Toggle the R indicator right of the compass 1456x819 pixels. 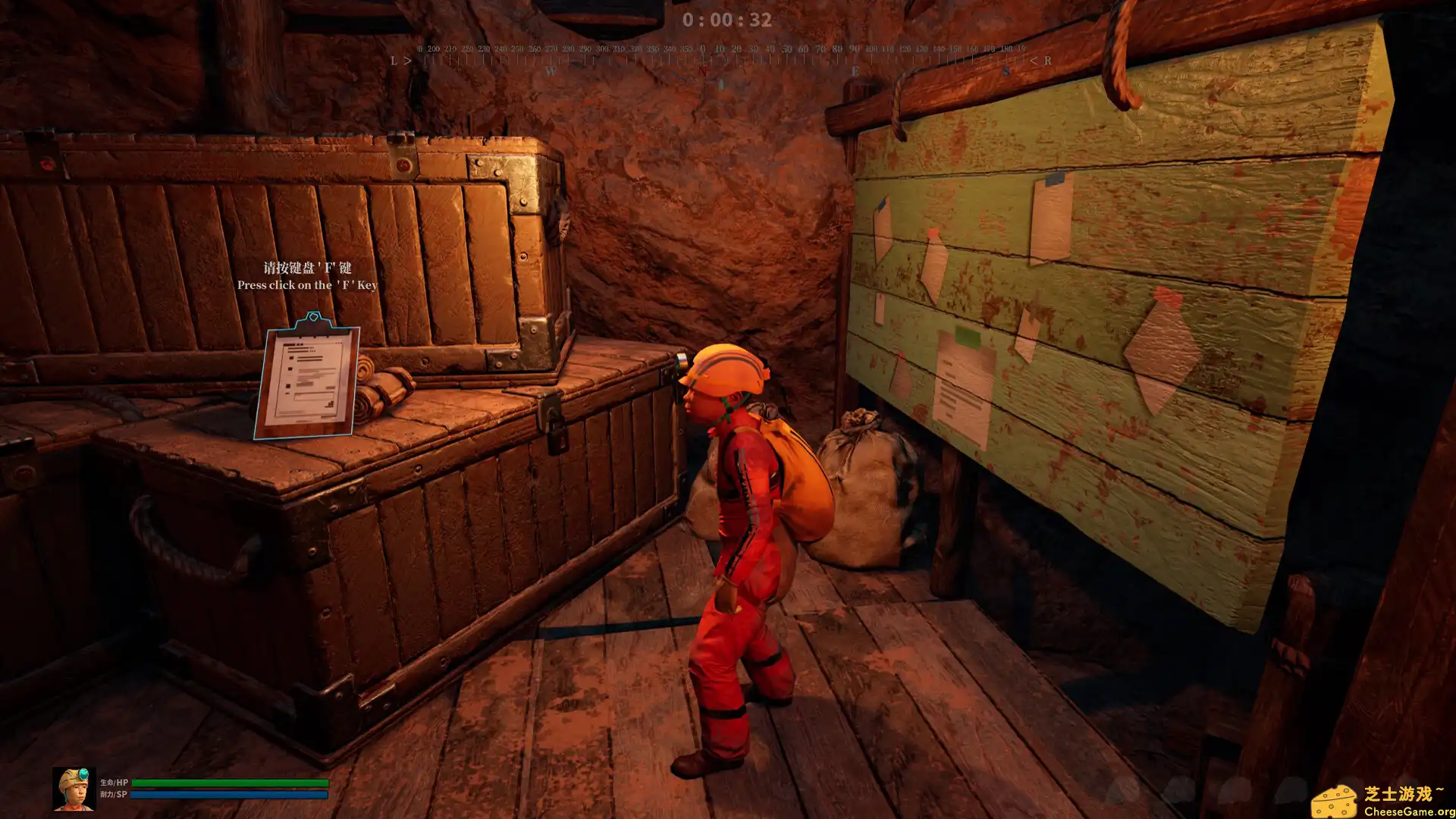1047,59
